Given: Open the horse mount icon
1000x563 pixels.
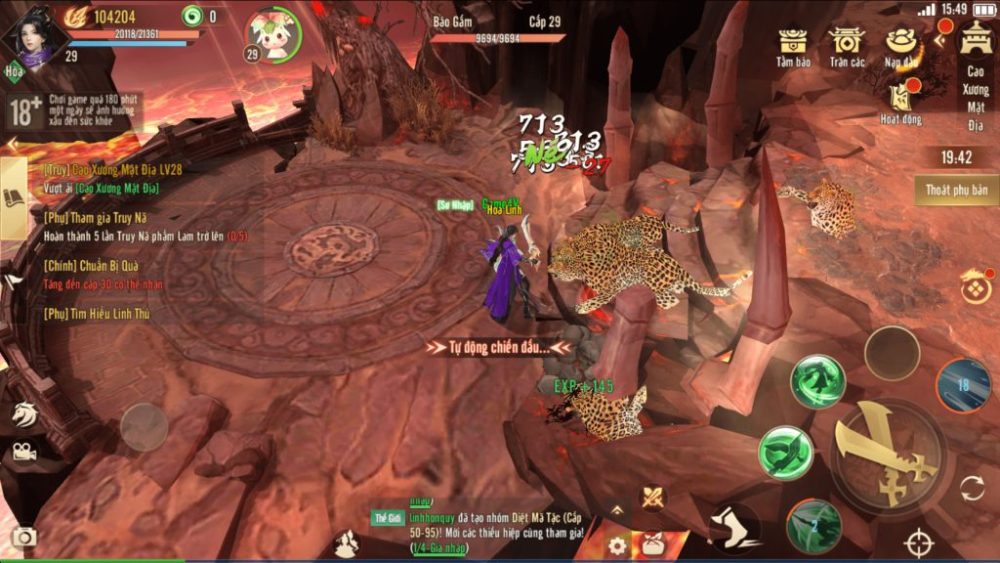Looking at the screenshot, I should click(x=23, y=413).
